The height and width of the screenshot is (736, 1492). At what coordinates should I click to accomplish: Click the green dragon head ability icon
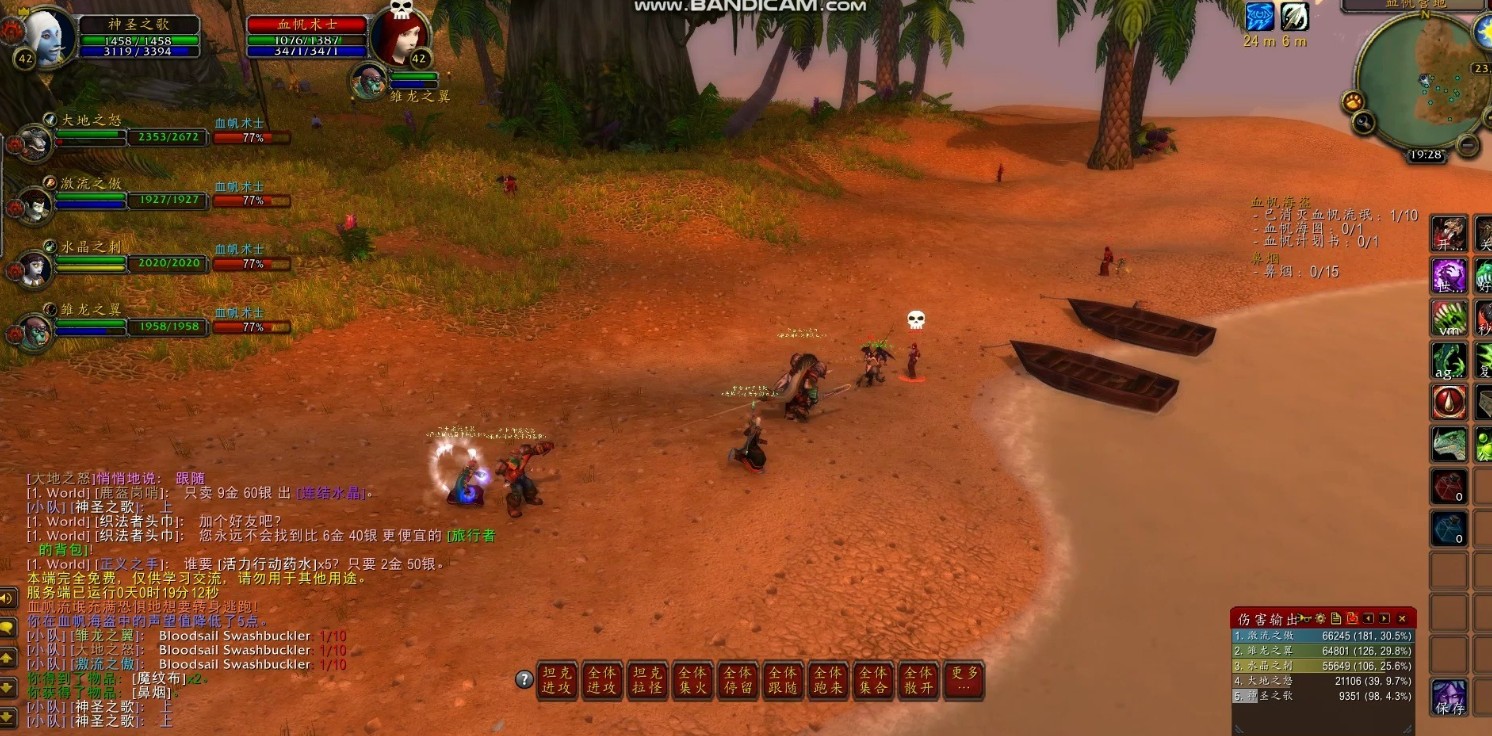[x=1449, y=444]
